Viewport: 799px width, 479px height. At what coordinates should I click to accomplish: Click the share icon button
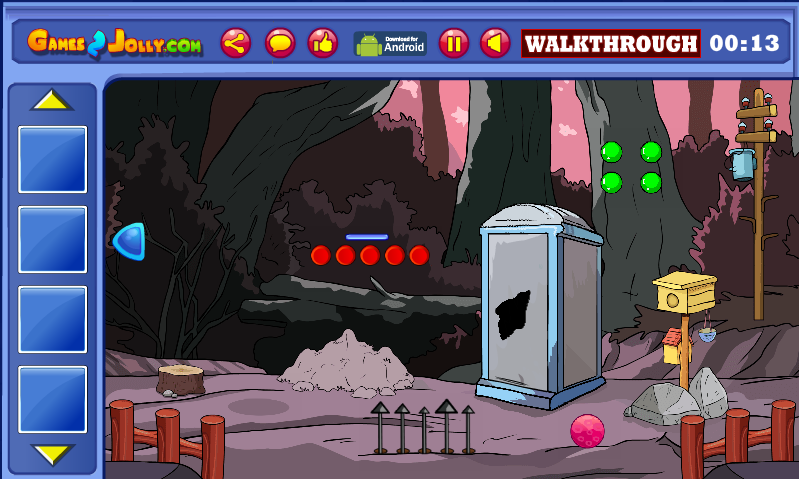[x=236, y=43]
